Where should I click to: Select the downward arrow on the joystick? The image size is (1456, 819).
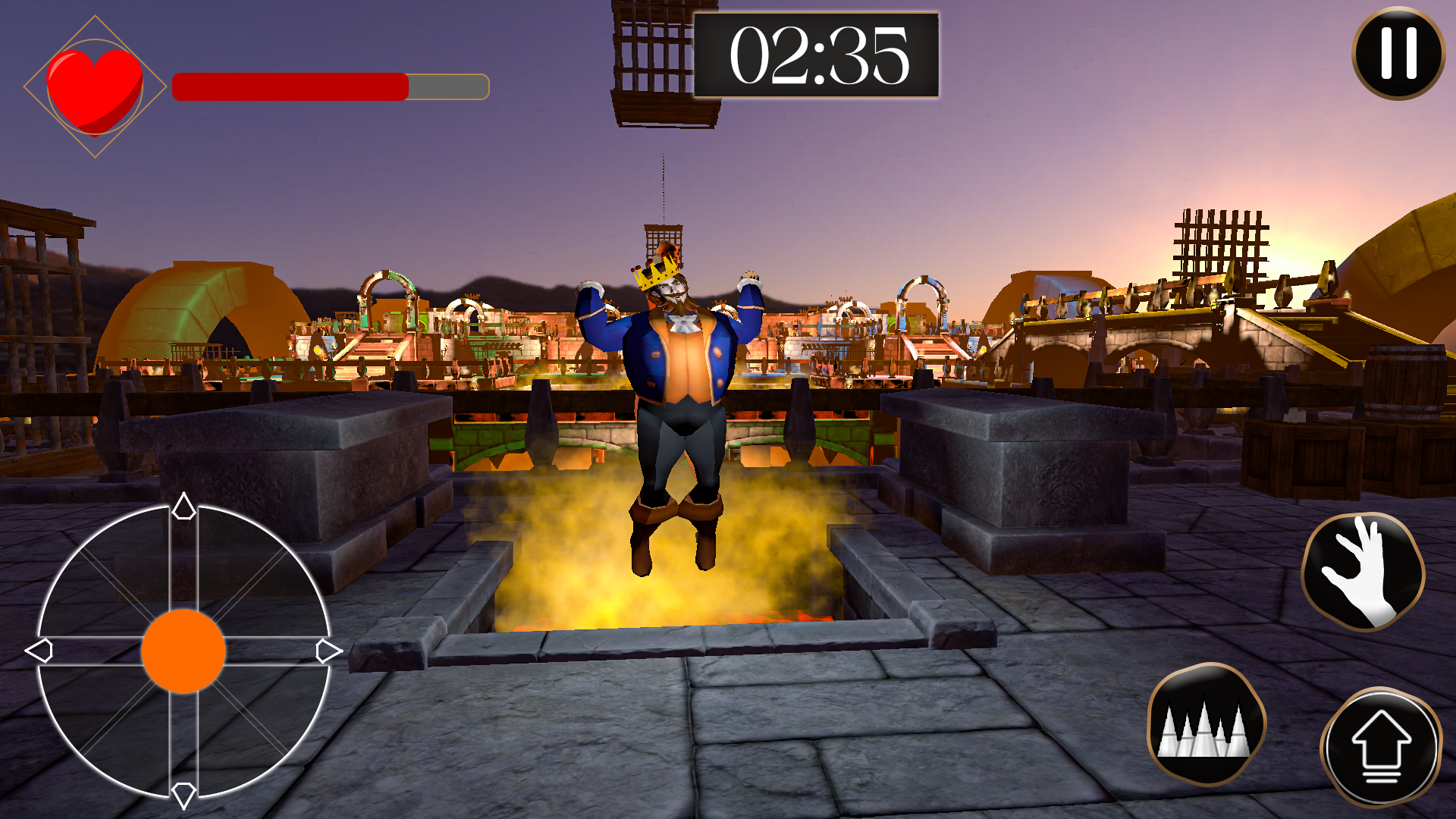[x=182, y=795]
